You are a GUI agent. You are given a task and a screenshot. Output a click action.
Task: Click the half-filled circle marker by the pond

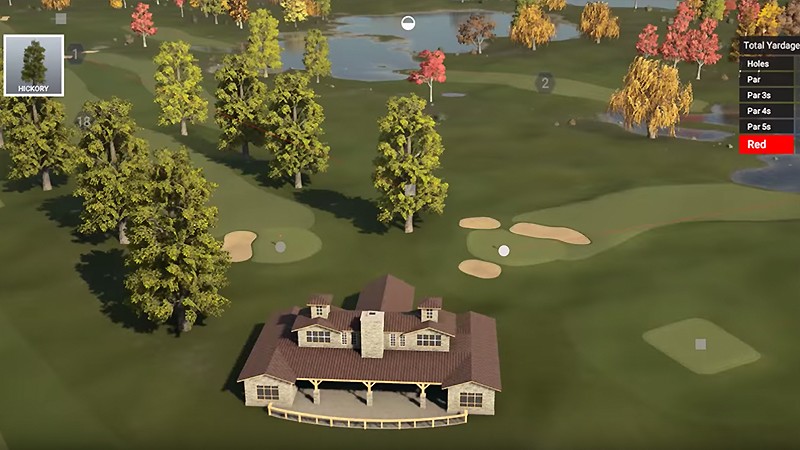[408, 23]
